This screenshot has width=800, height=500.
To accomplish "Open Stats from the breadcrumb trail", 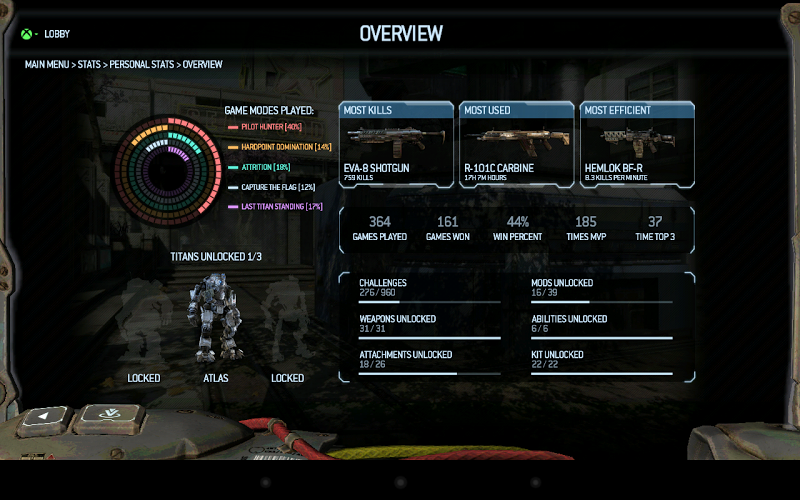I will [88, 64].
